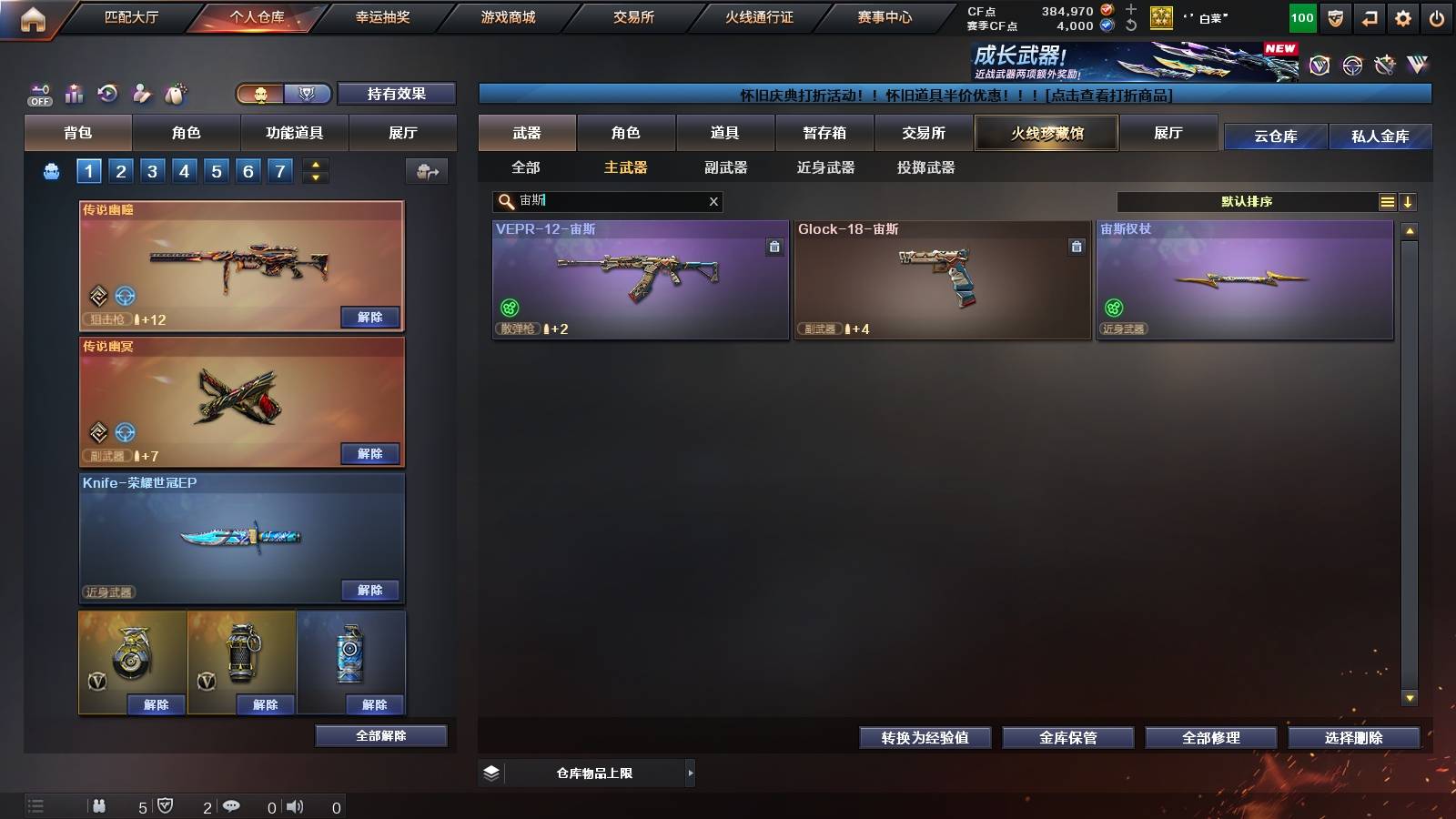Open the 默认排序 sort dropdown
This screenshot has height=819, width=1456.
coord(1247,201)
